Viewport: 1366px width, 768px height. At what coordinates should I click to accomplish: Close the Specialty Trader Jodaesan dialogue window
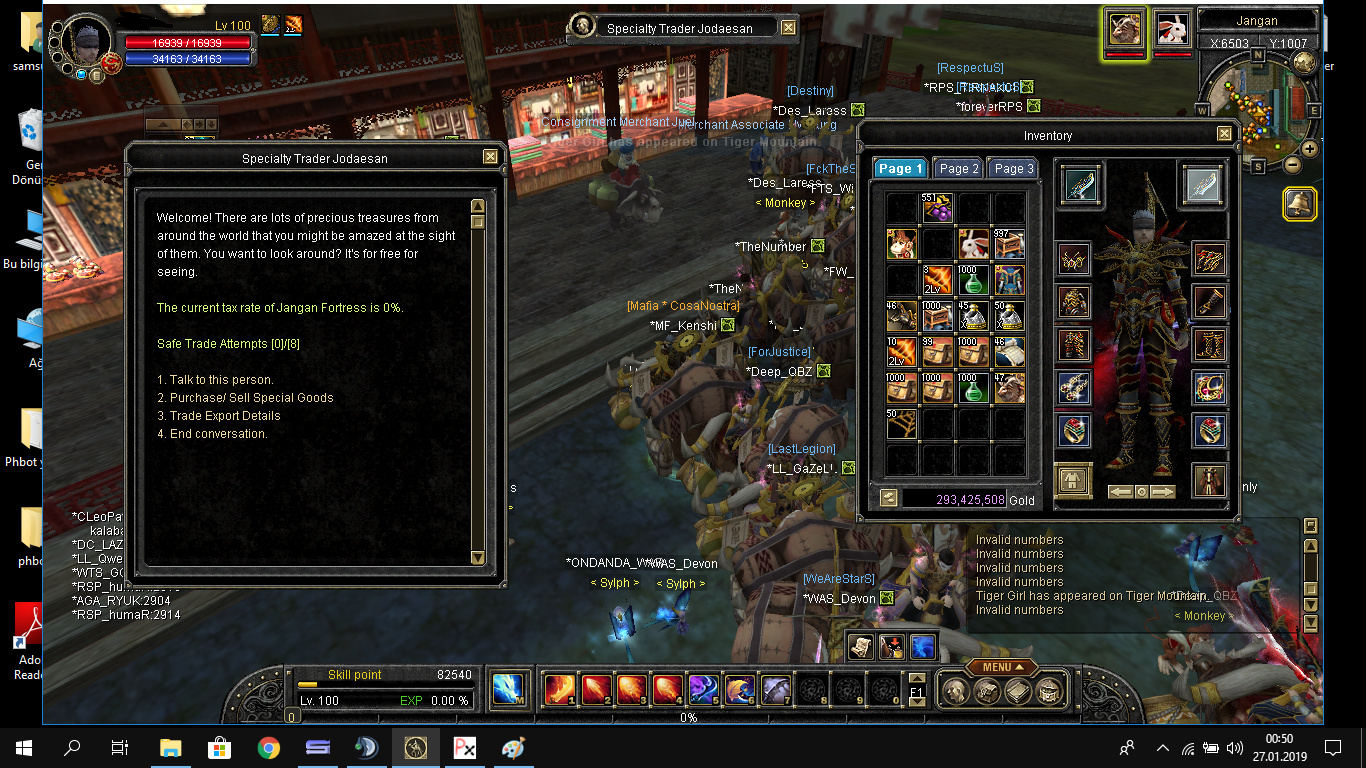tap(490, 157)
